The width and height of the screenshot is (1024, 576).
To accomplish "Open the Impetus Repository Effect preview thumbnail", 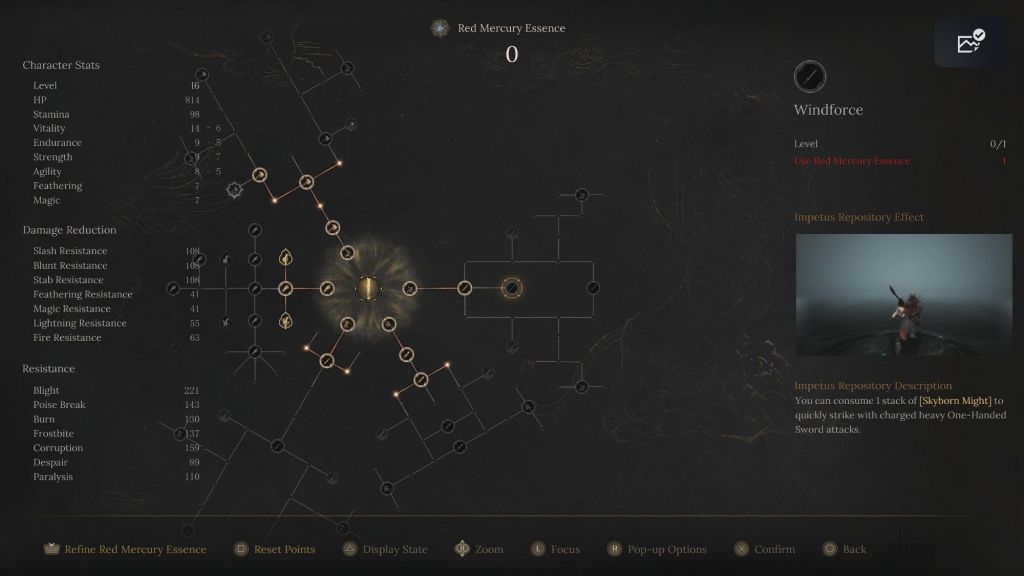I will [904, 295].
